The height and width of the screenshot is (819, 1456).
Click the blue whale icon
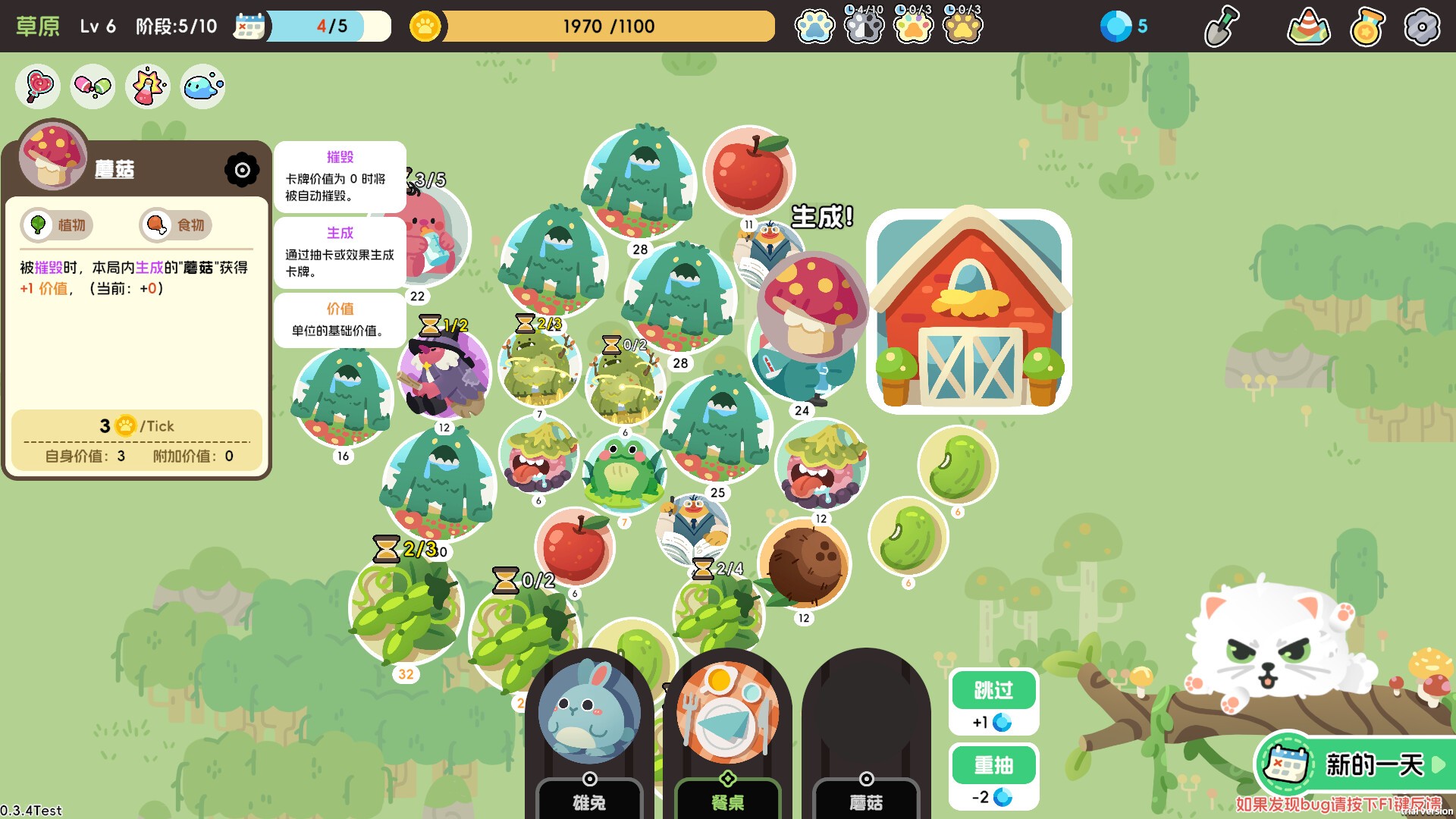[x=202, y=86]
